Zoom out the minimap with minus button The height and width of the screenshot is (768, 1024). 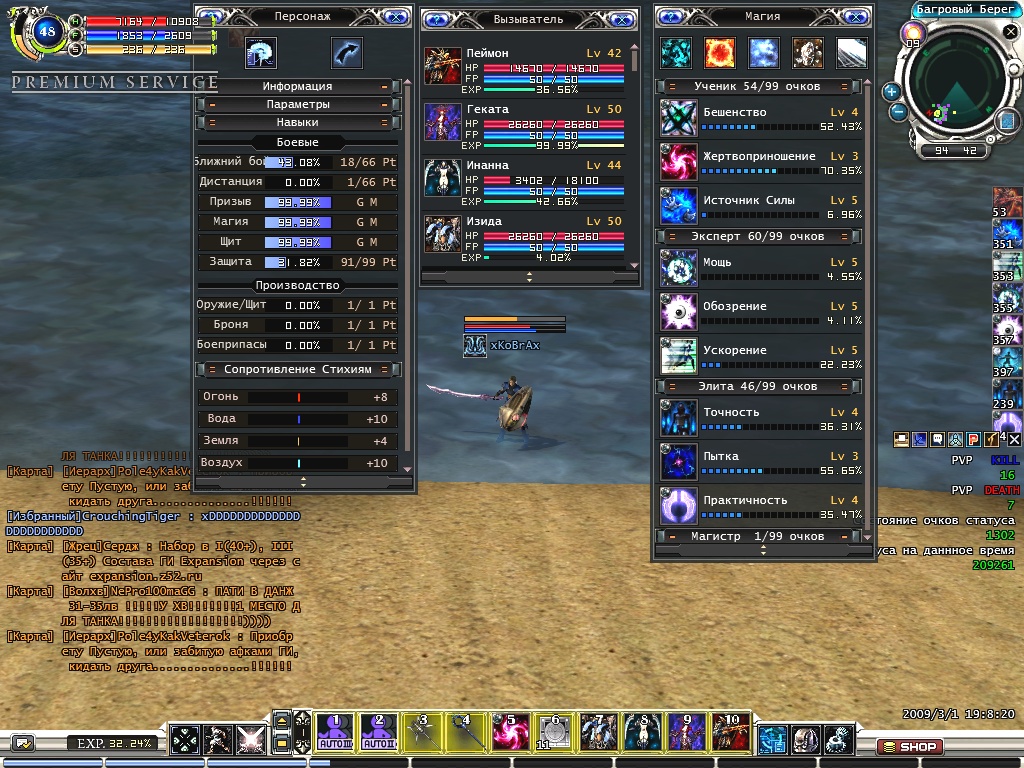click(x=898, y=112)
